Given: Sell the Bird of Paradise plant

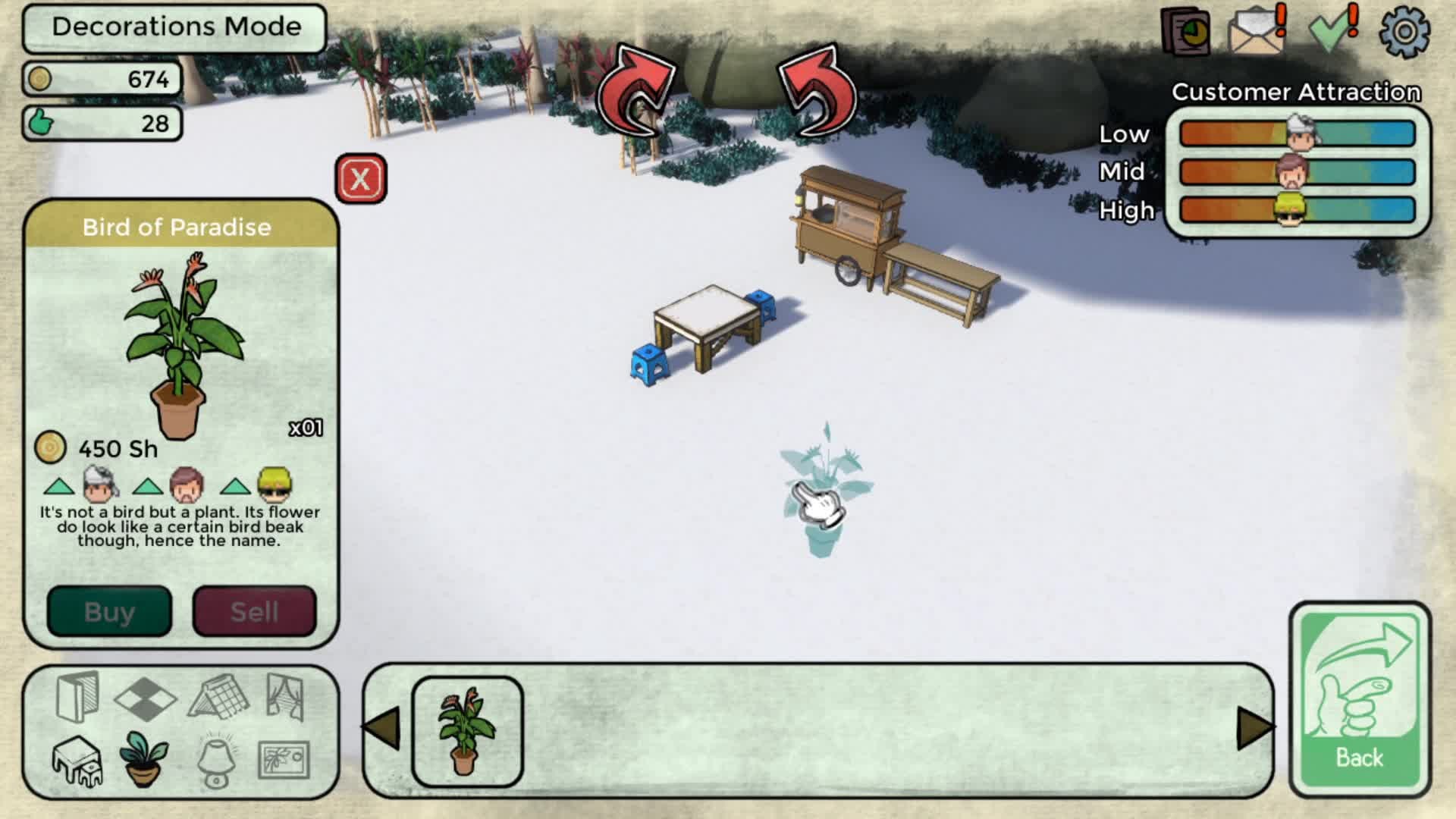Looking at the screenshot, I should 254,611.
